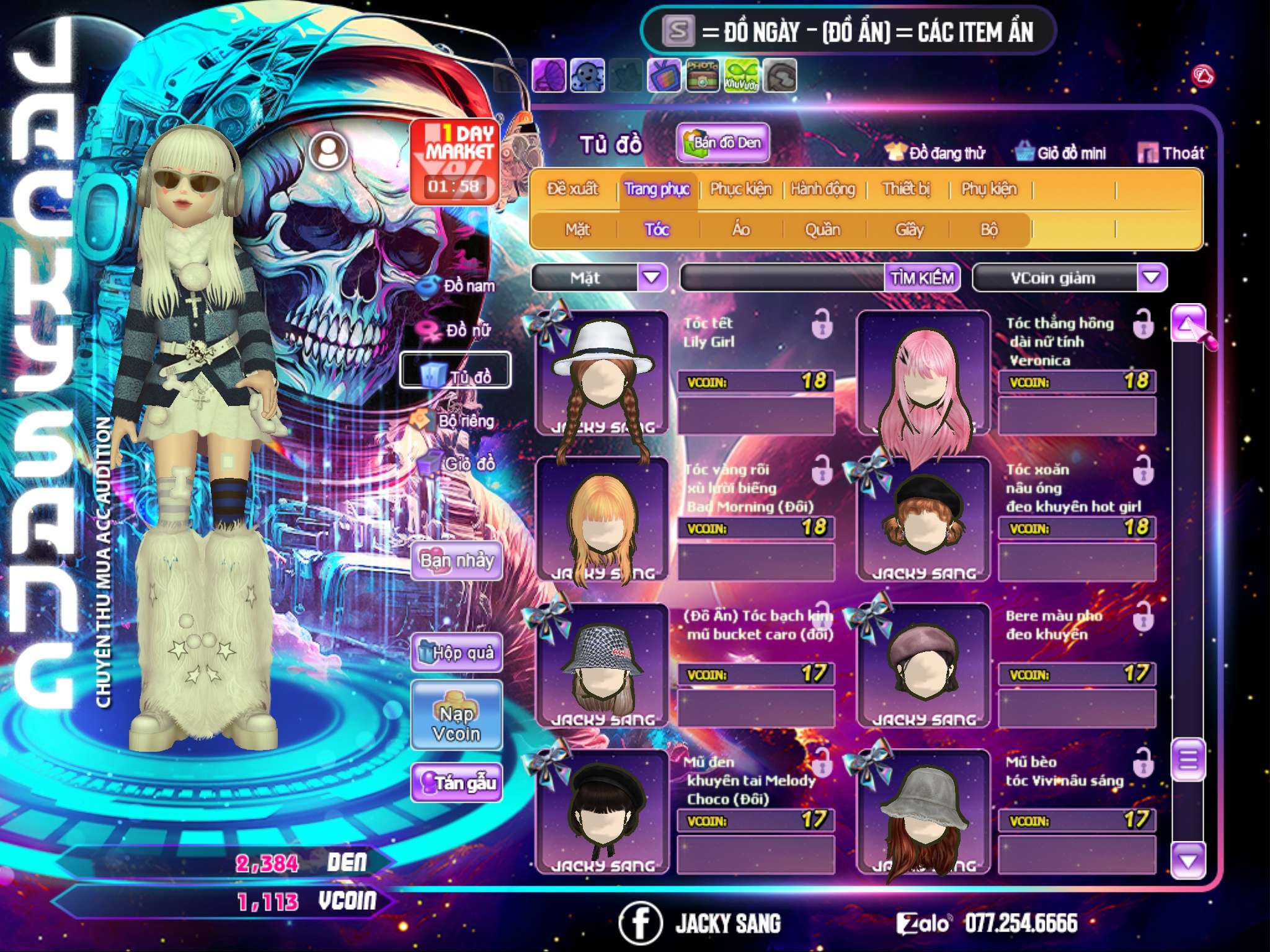Select the Áo subcategory tab

point(741,229)
